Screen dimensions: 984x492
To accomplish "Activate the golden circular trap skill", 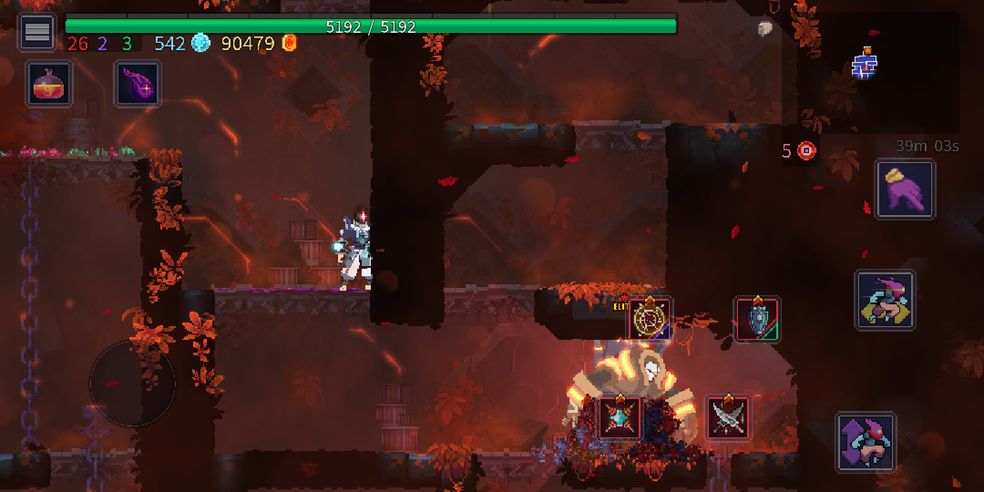I will coord(650,319).
